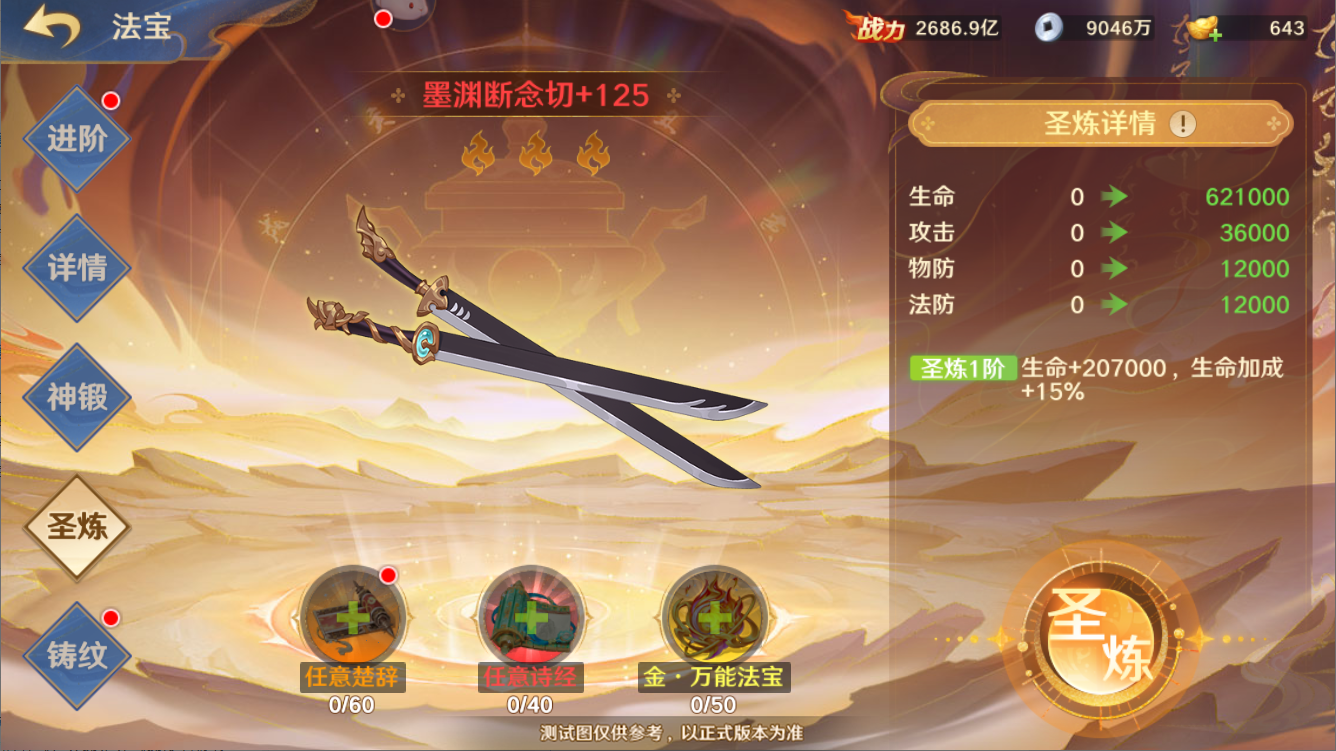This screenshot has height=751, width=1336.
Task: Switch to the 铸纹 tab
Action: point(77,655)
